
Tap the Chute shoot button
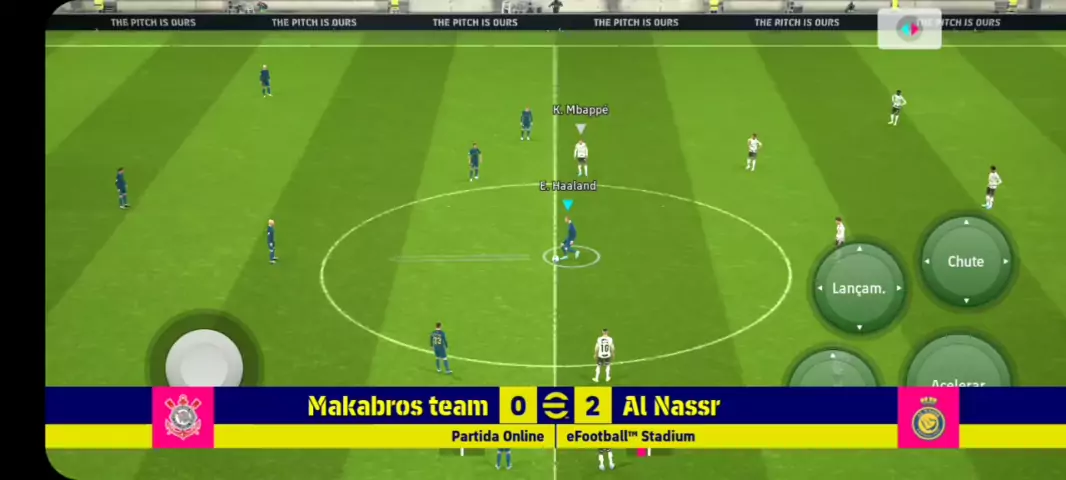pos(965,261)
